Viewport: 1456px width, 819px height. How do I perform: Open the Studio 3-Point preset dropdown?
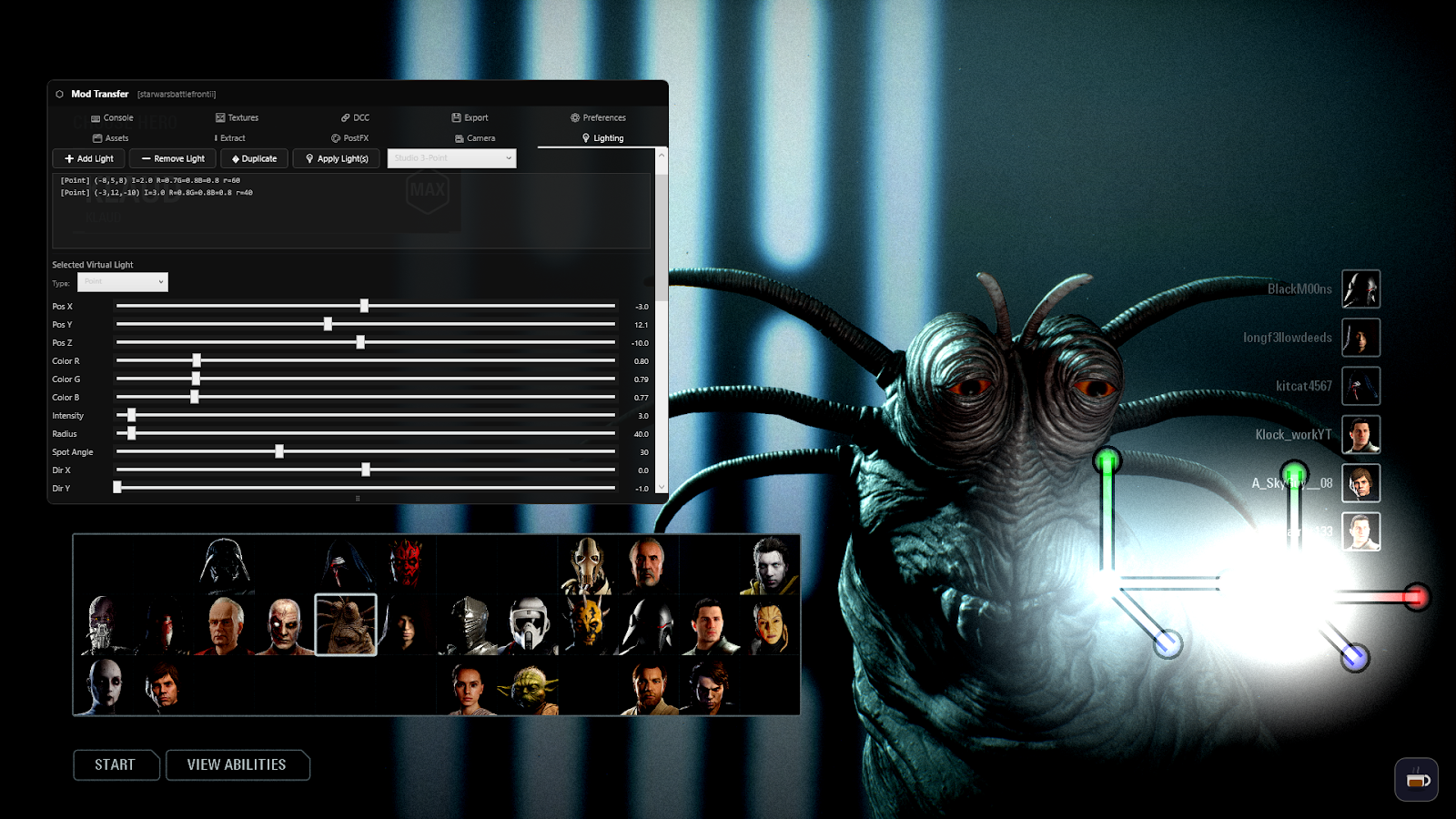click(450, 157)
